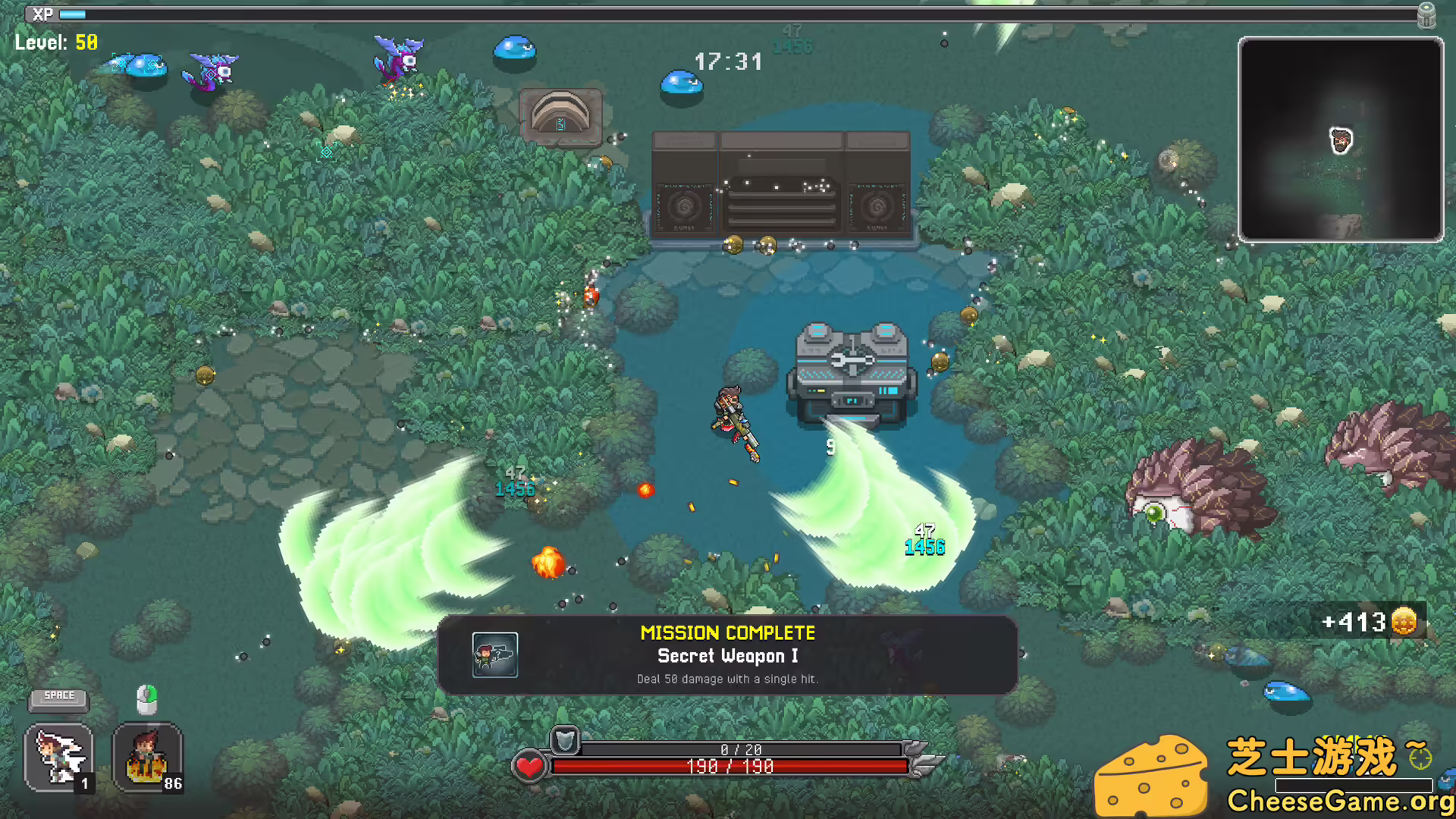This screenshot has width=1456, height=819.
Task: Click the flame ability icon showing 86
Action: 146,758
